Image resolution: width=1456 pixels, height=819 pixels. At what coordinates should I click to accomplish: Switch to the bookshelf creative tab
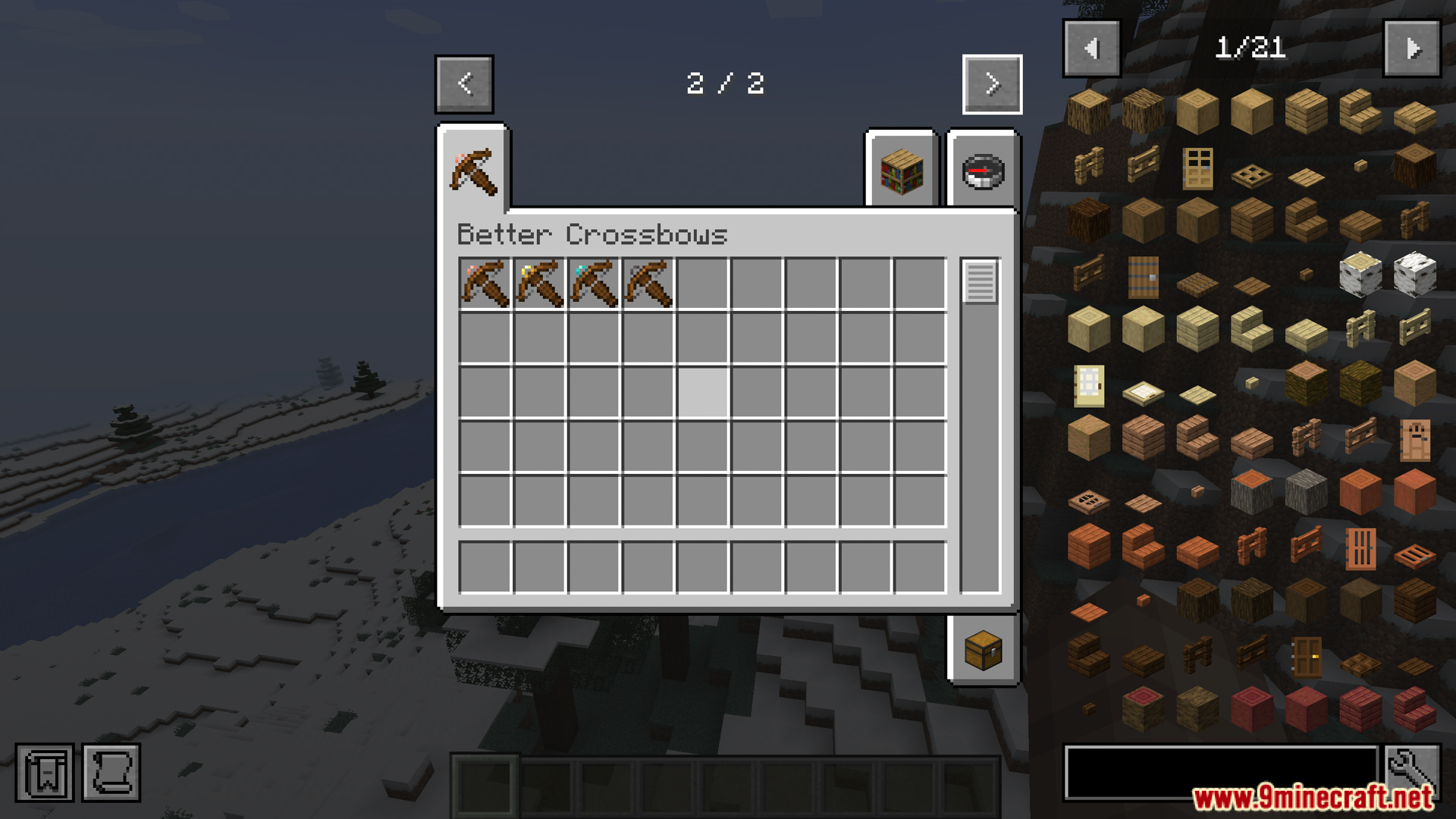(x=902, y=170)
